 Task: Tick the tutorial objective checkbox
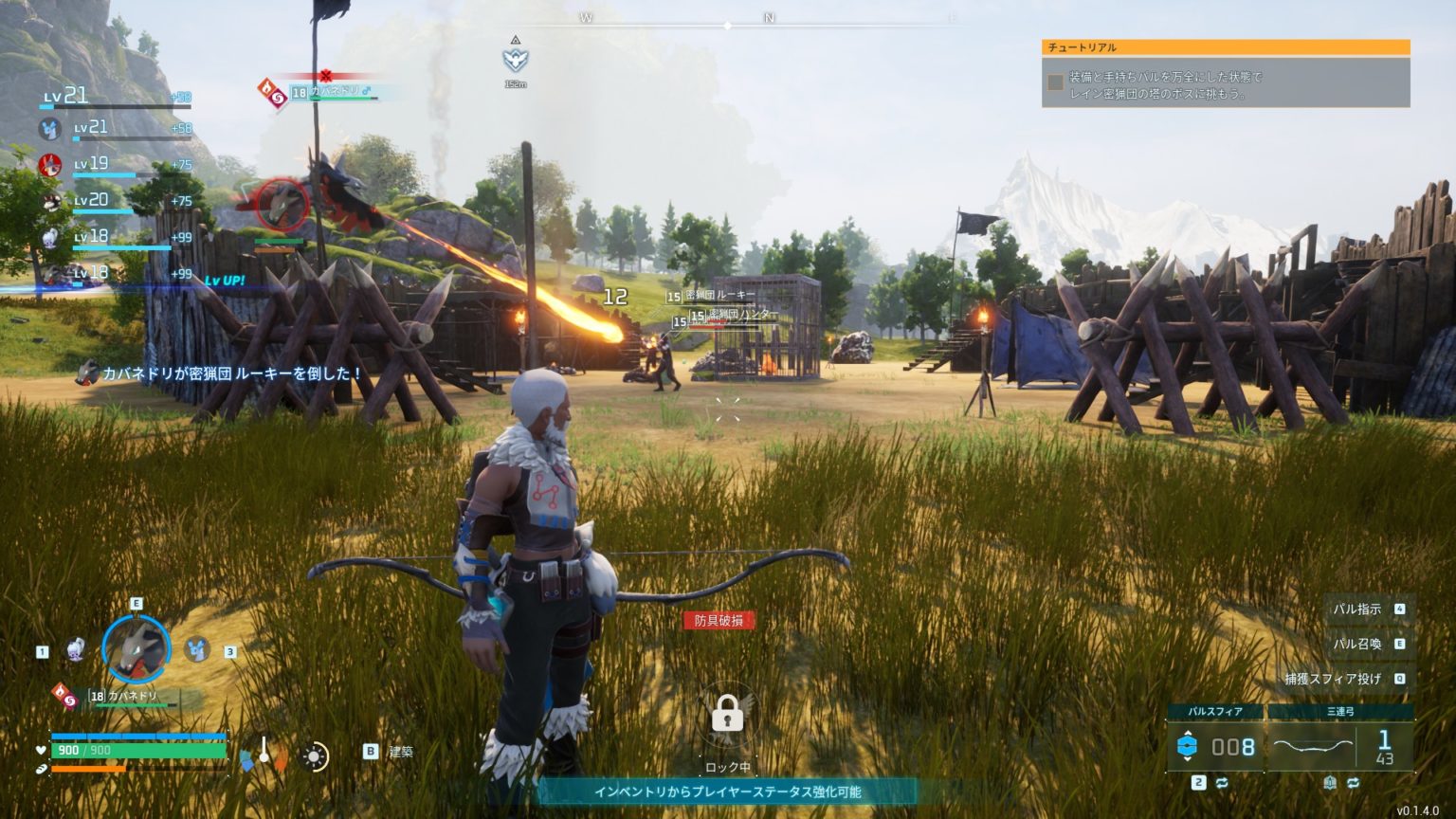[1055, 82]
